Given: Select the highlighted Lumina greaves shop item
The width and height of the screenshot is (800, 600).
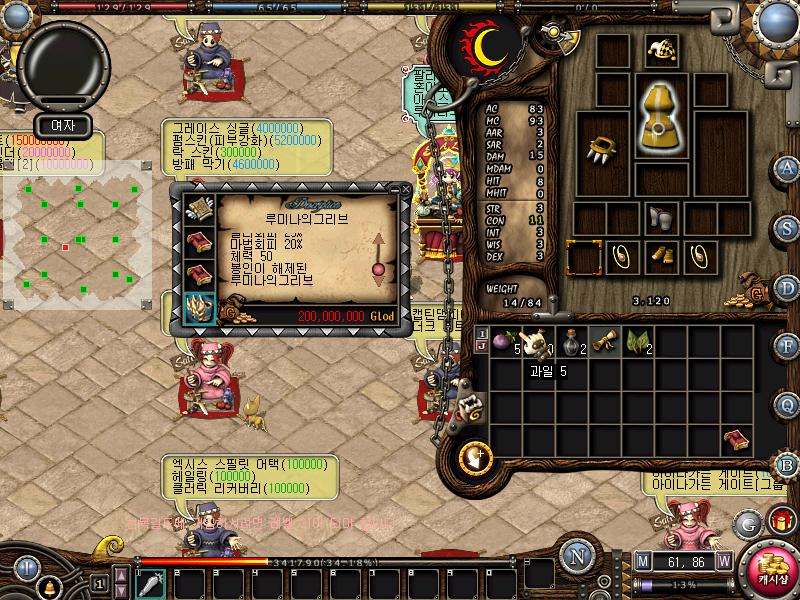Looking at the screenshot, I should click(198, 307).
